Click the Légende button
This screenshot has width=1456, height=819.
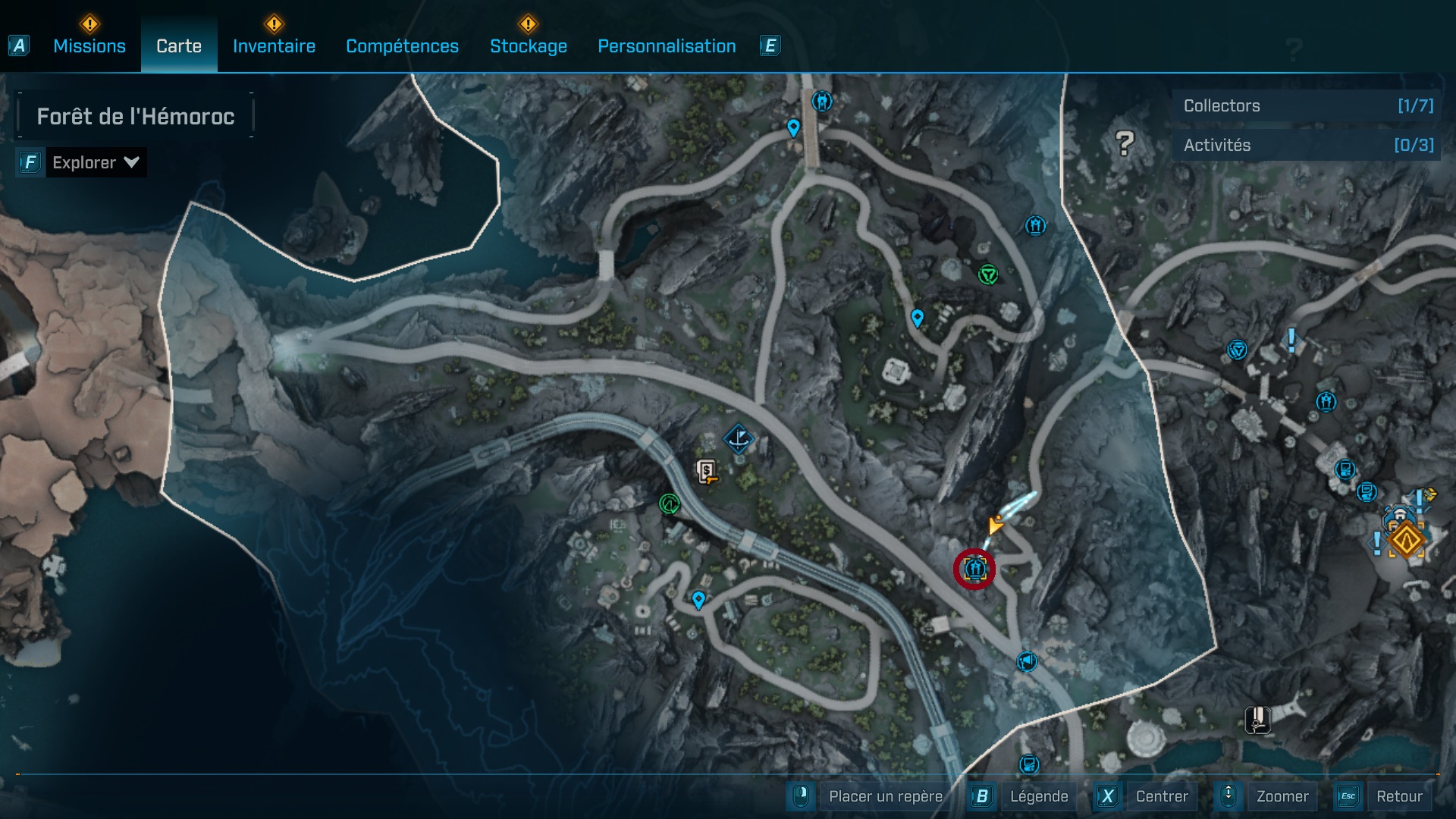(x=1038, y=796)
